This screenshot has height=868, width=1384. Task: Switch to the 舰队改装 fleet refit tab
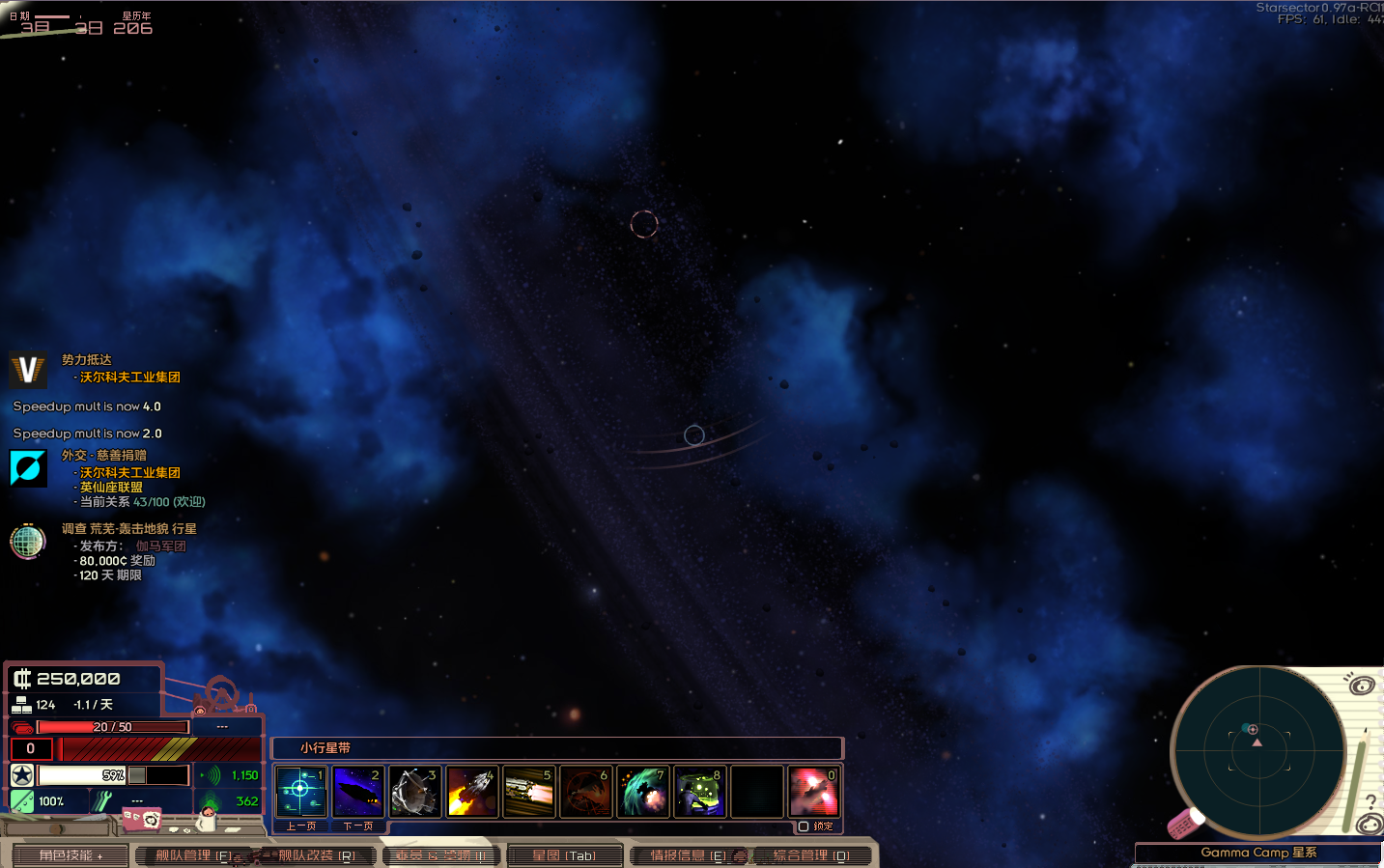[317, 855]
